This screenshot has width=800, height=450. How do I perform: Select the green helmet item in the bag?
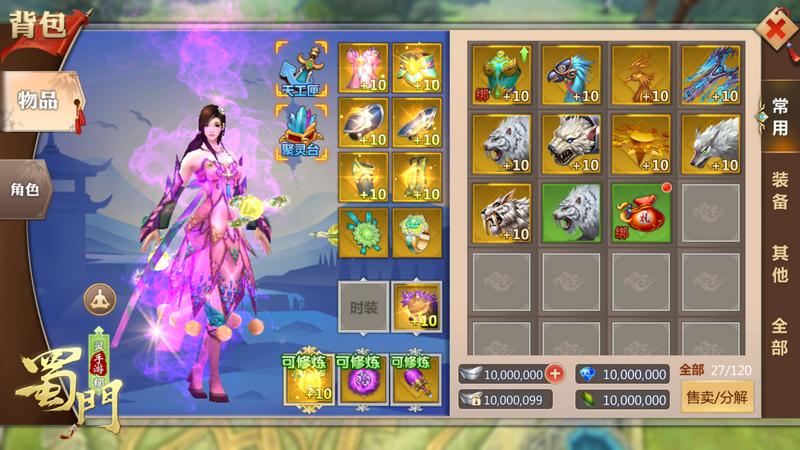tap(501, 74)
